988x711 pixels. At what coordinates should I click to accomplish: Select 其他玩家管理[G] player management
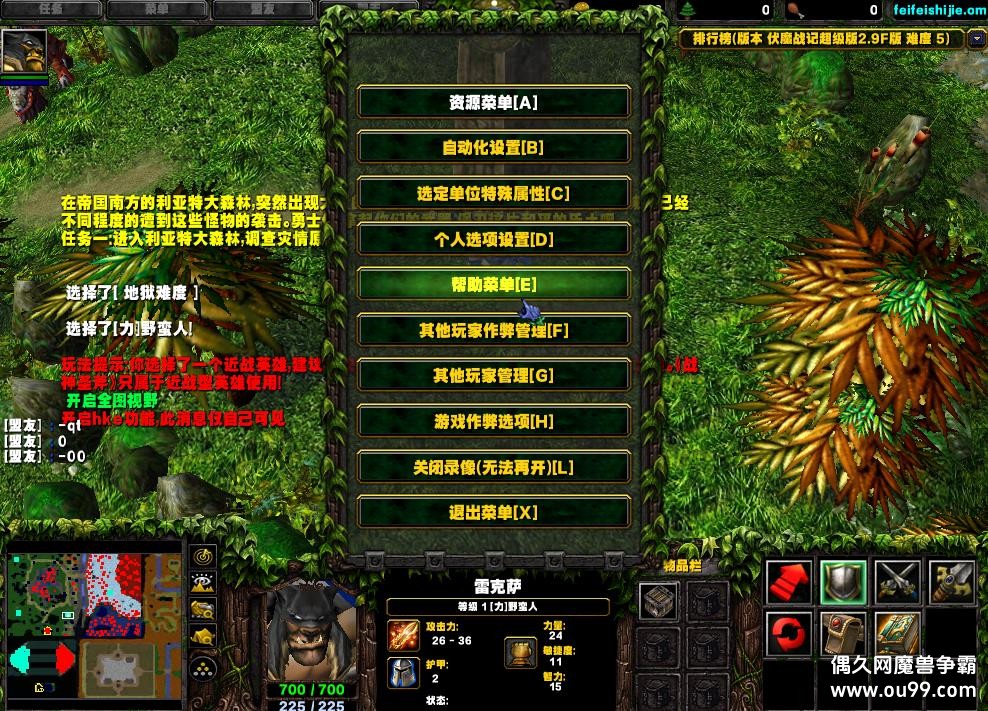click(x=493, y=376)
